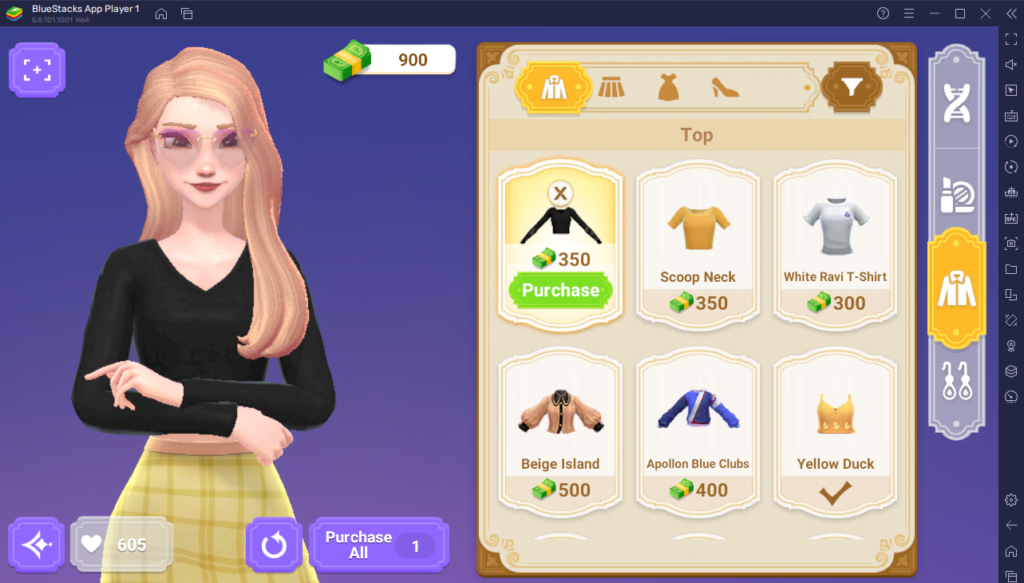Open the dress category tab
Screen dimensions: 1024x583
(668, 88)
